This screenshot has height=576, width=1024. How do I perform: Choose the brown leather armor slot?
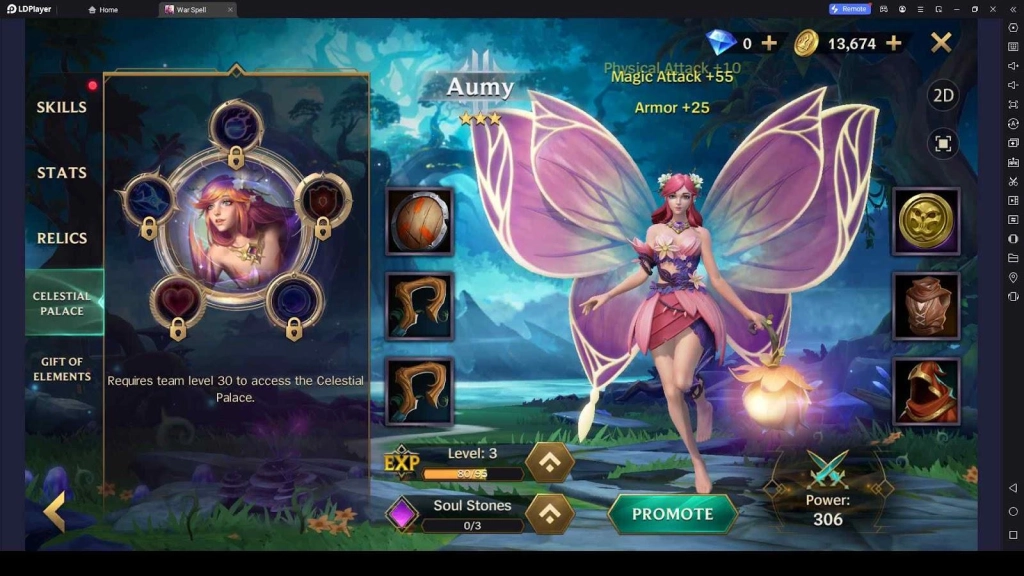926,306
